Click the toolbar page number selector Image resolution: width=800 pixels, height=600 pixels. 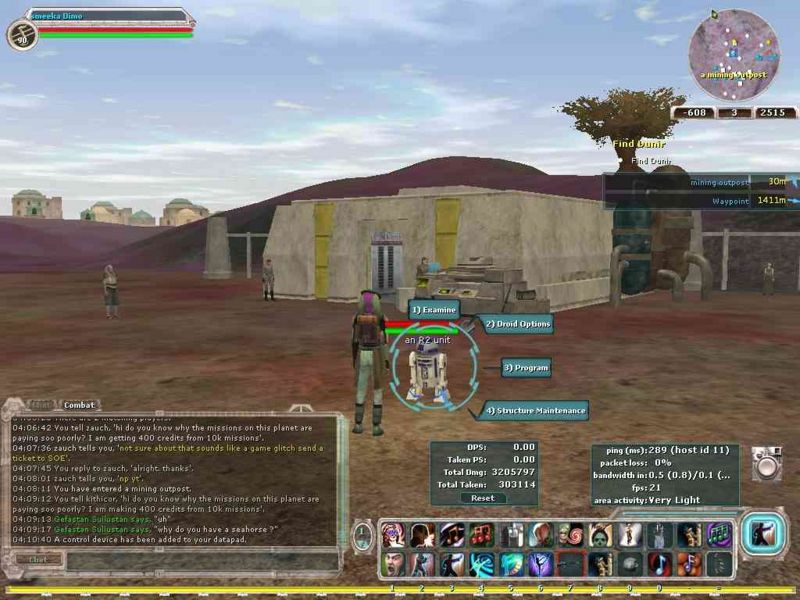pyautogui.click(x=363, y=535)
